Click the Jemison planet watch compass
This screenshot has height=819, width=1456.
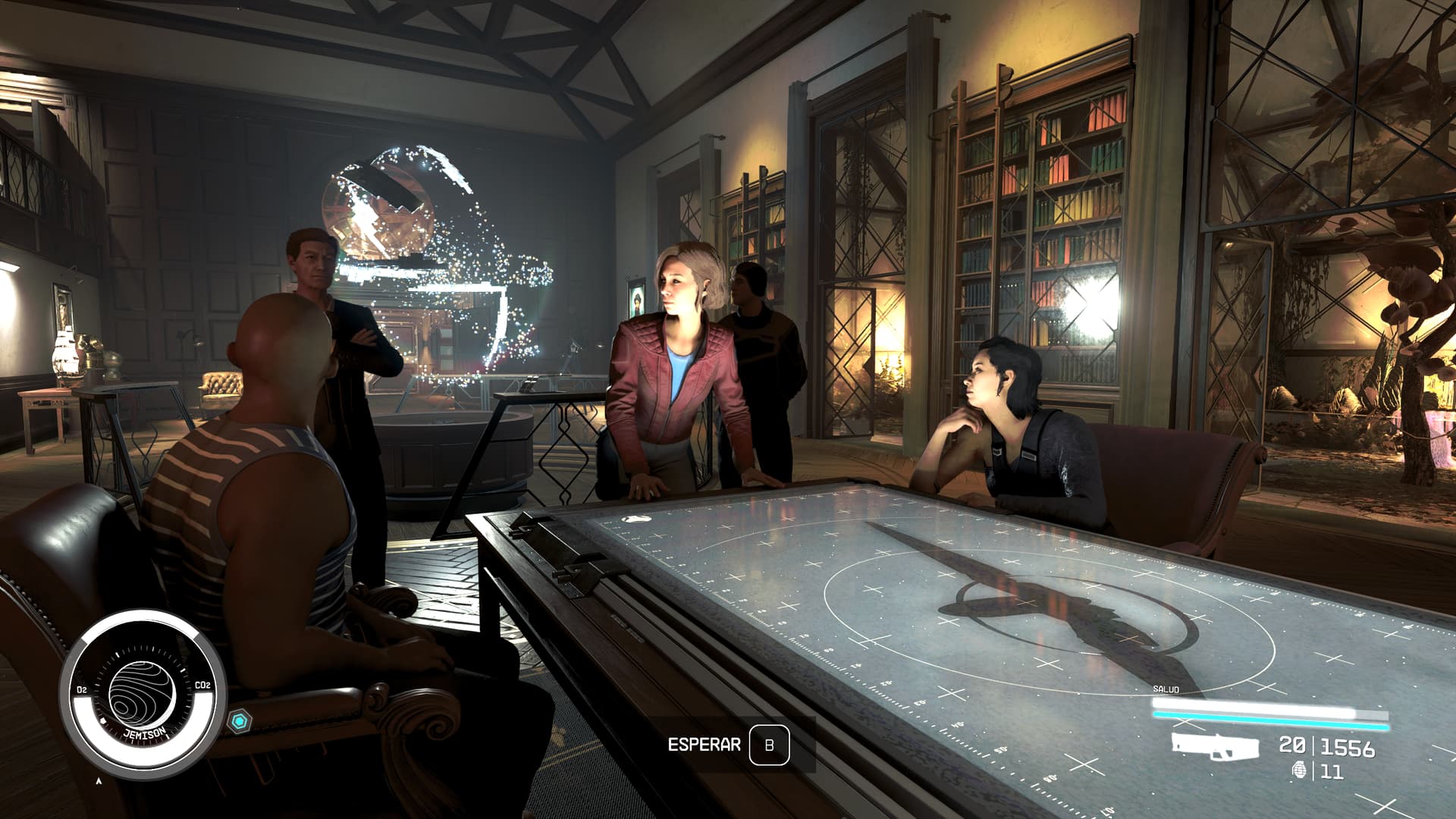pos(142,694)
